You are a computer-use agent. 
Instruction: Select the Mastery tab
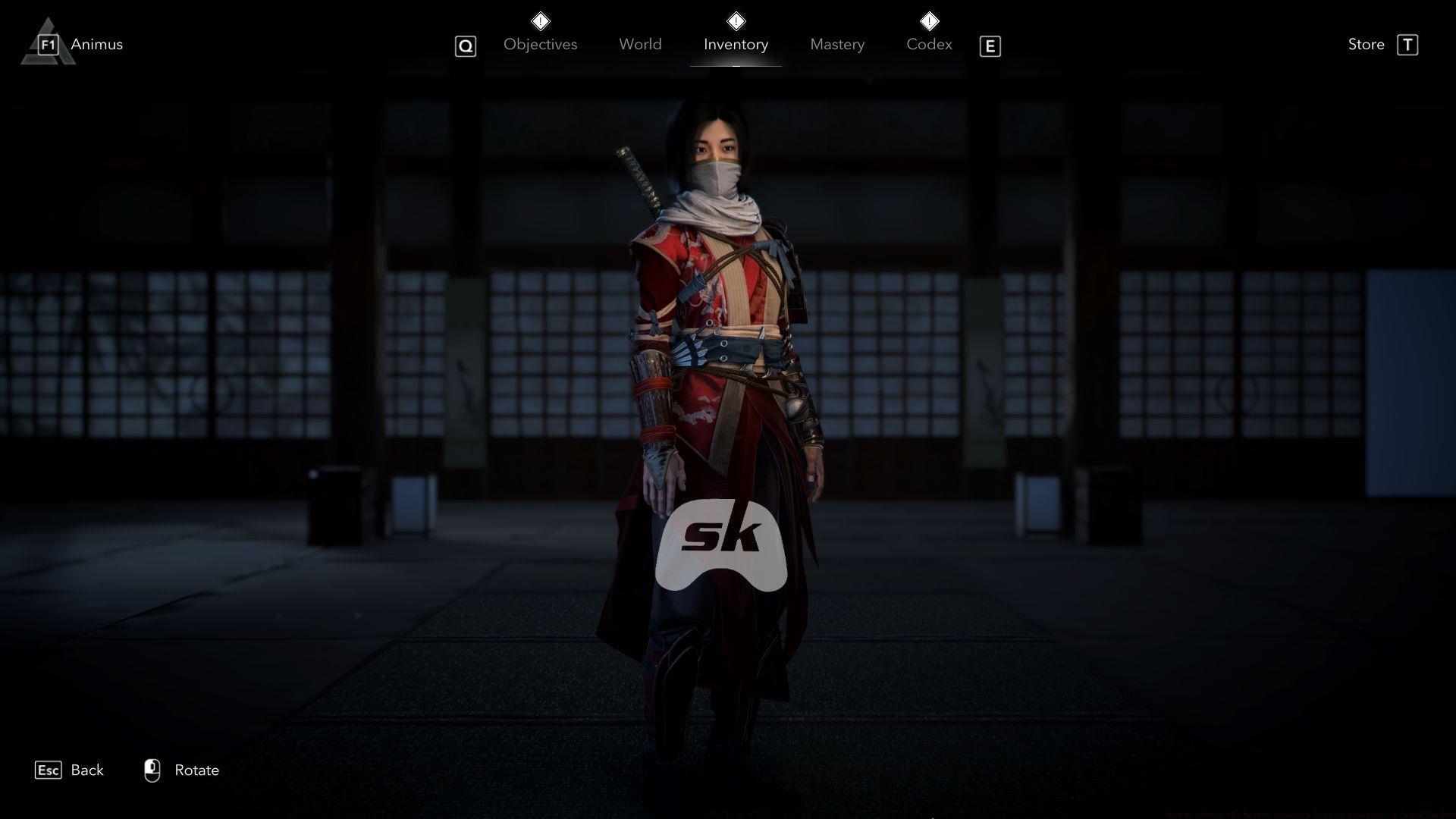[836, 44]
